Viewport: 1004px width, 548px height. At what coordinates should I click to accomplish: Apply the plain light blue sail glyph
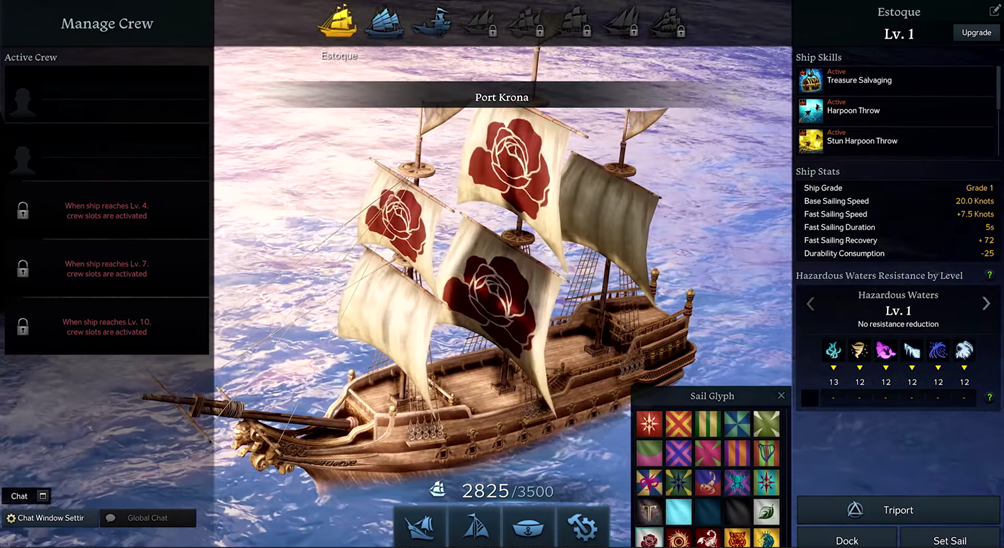tap(679, 512)
